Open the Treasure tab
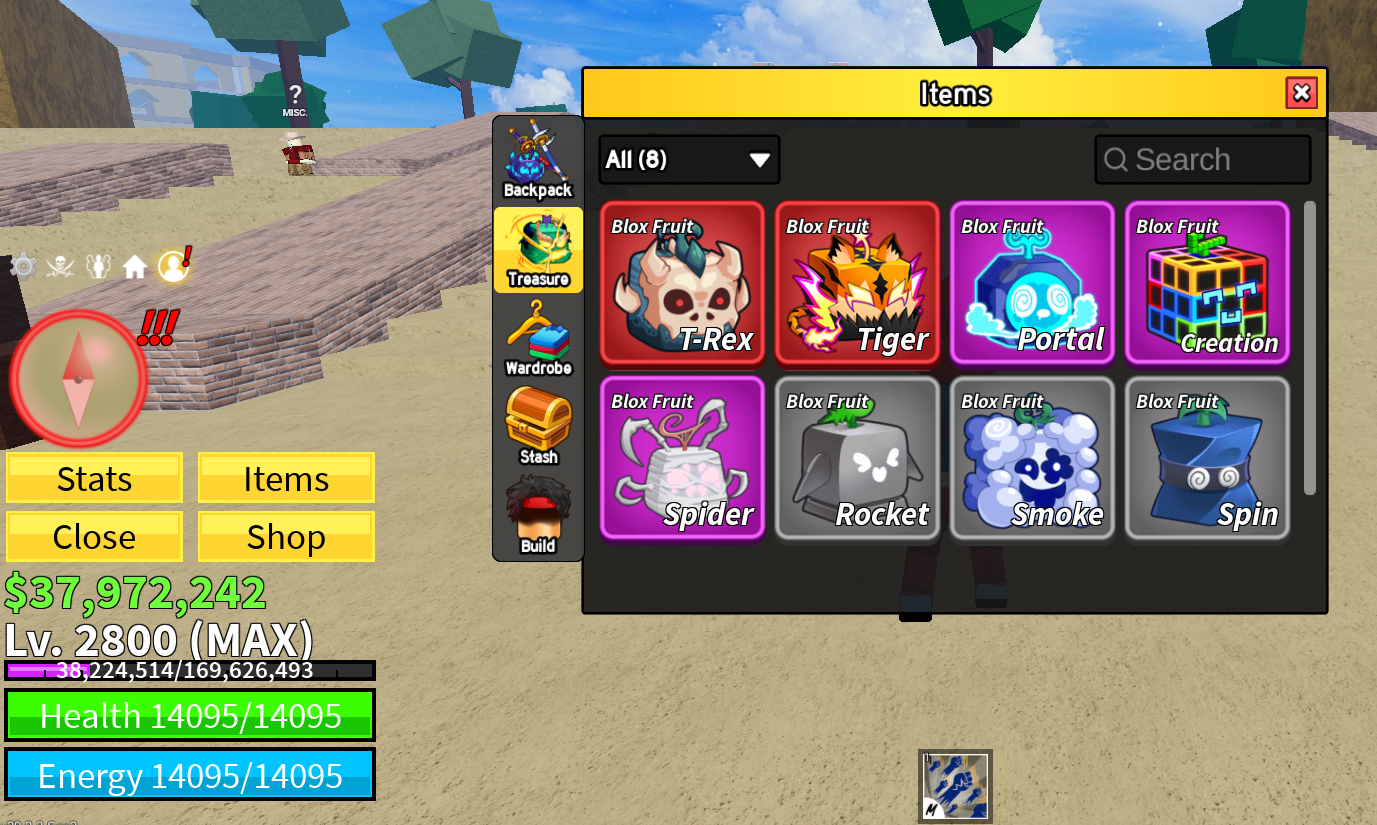This screenshot has height=825, width=1377. point(538,250)
